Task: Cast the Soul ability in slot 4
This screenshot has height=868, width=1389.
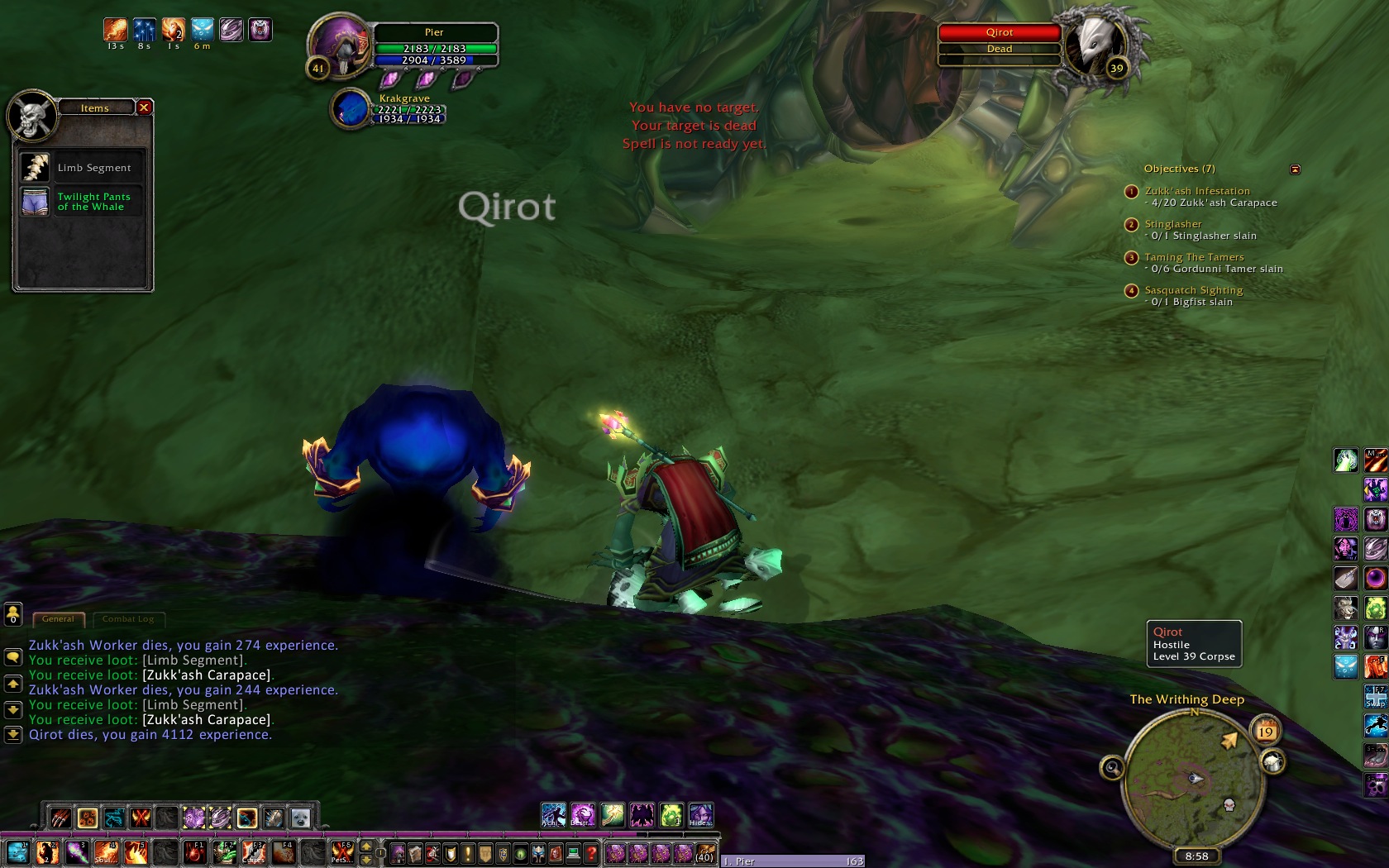Action: click(106, 852)
